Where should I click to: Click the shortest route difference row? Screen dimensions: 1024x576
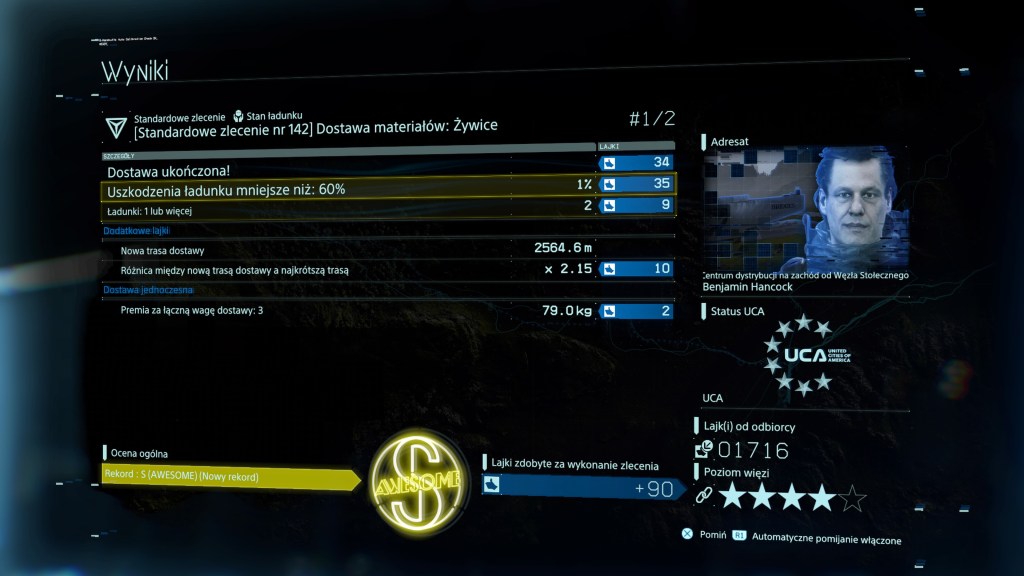tap(388, 269)
